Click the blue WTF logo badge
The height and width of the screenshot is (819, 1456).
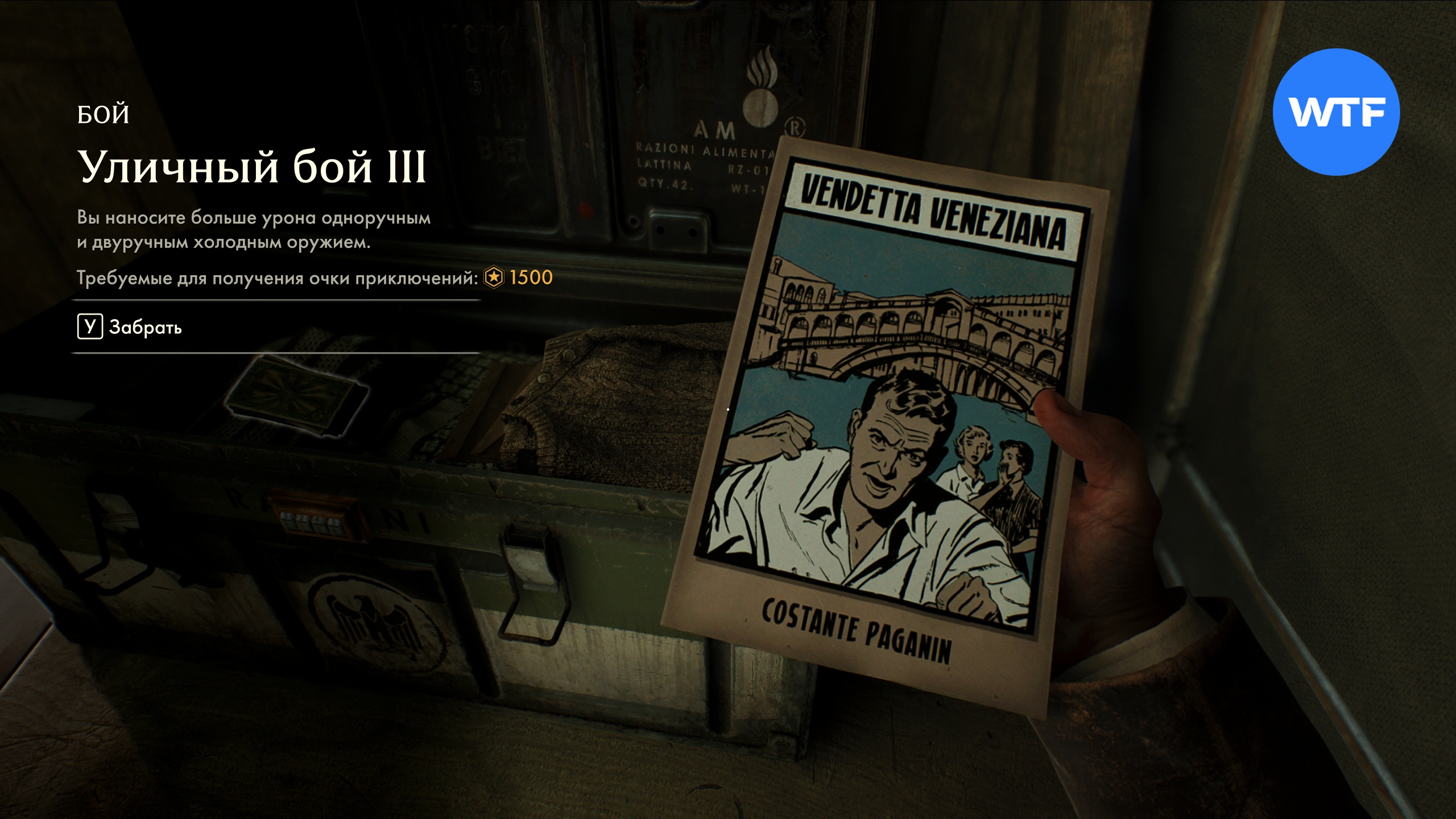click(x=1335, y=112)
